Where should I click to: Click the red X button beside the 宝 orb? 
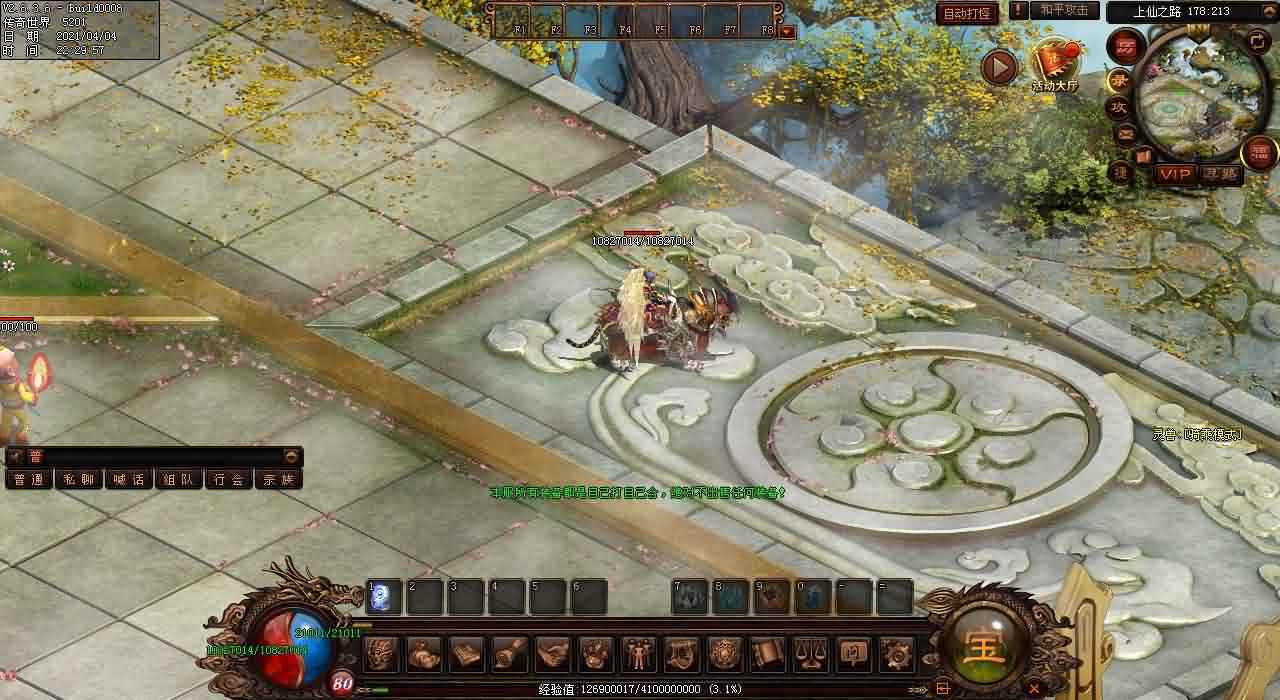(x=1034, y=687)
